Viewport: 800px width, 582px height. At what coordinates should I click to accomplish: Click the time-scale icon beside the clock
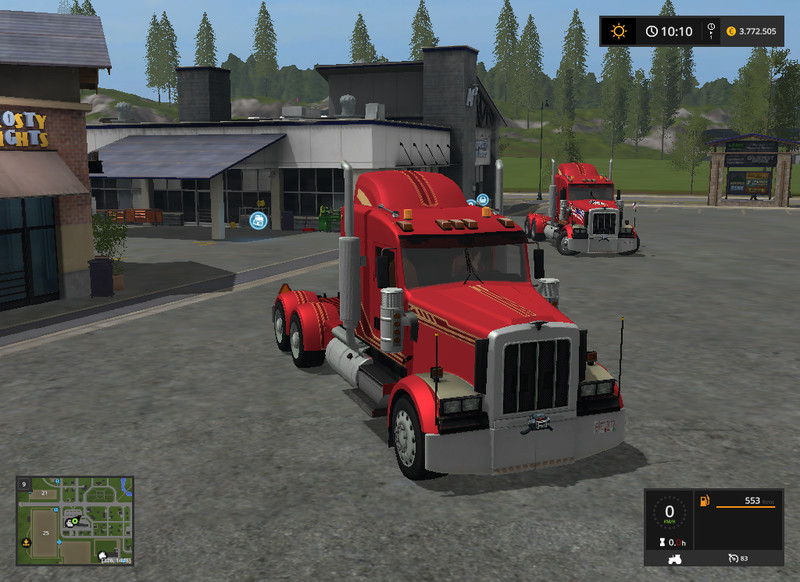710,31
